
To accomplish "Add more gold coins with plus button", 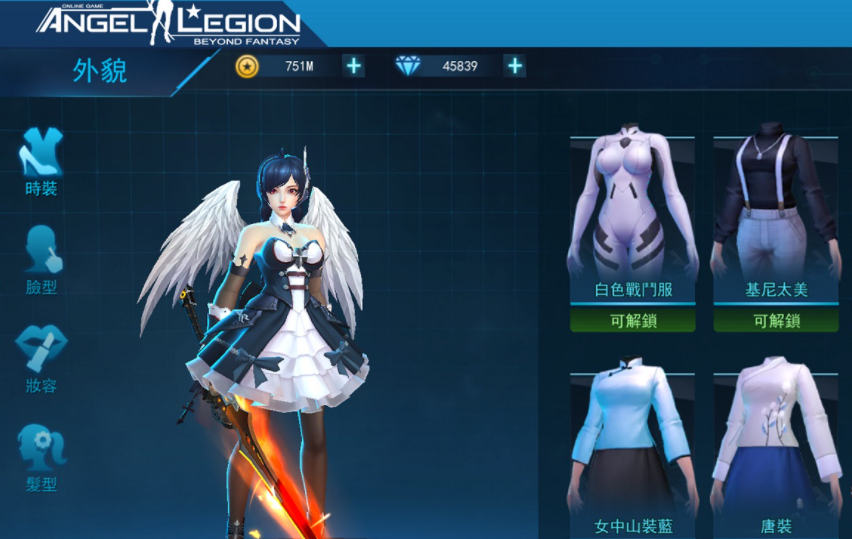I will click(x=354, y=66).
